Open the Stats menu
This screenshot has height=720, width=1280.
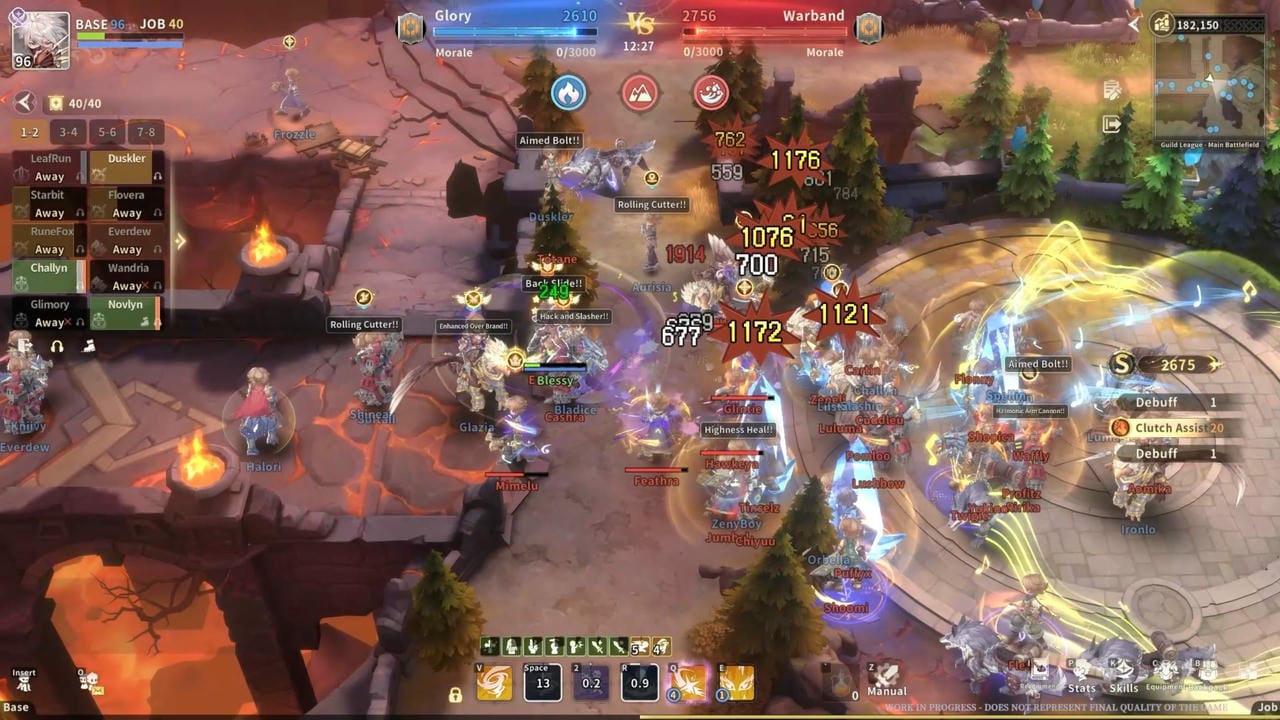point(1082,677)
